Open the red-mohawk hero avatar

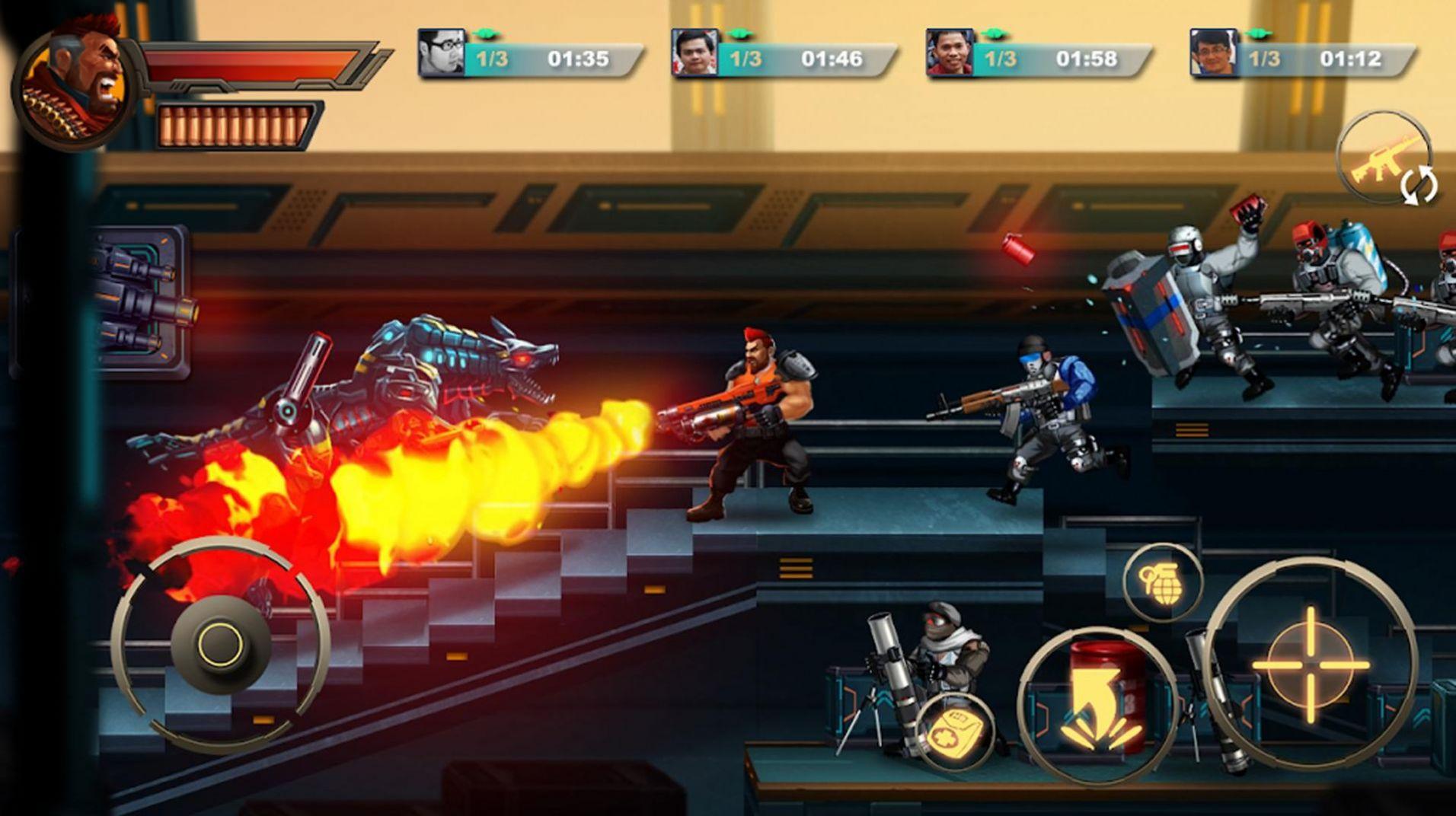pyautogui.click(x=76, y=84)
